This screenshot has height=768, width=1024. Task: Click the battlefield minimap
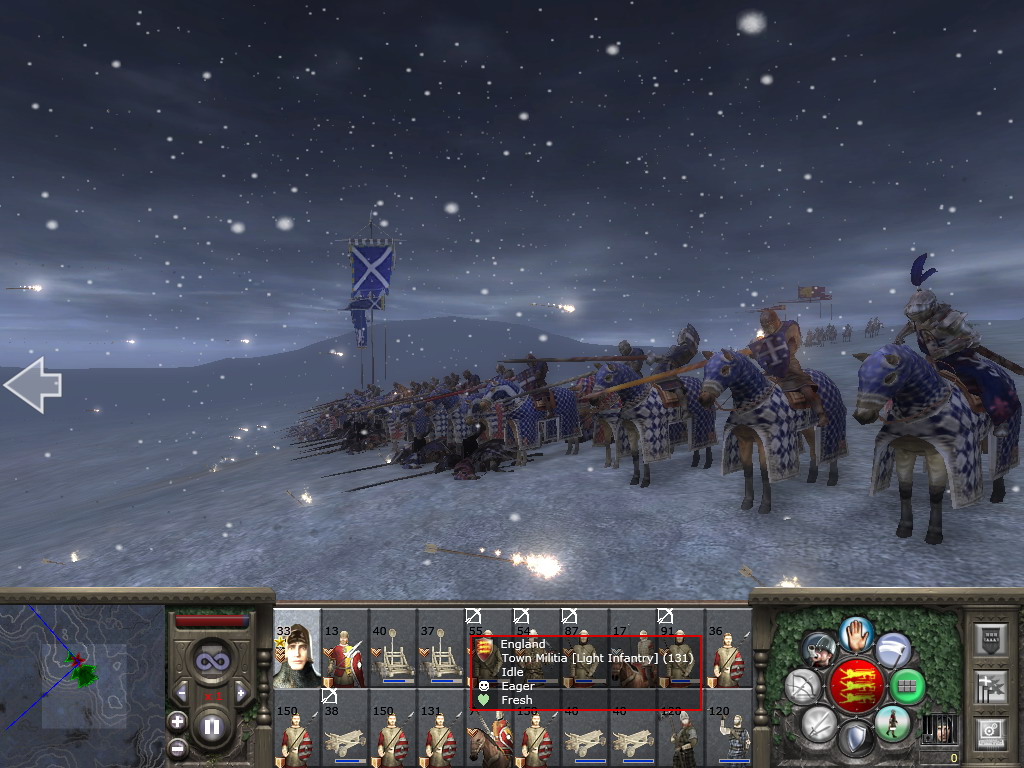click(x=82, y=672)
